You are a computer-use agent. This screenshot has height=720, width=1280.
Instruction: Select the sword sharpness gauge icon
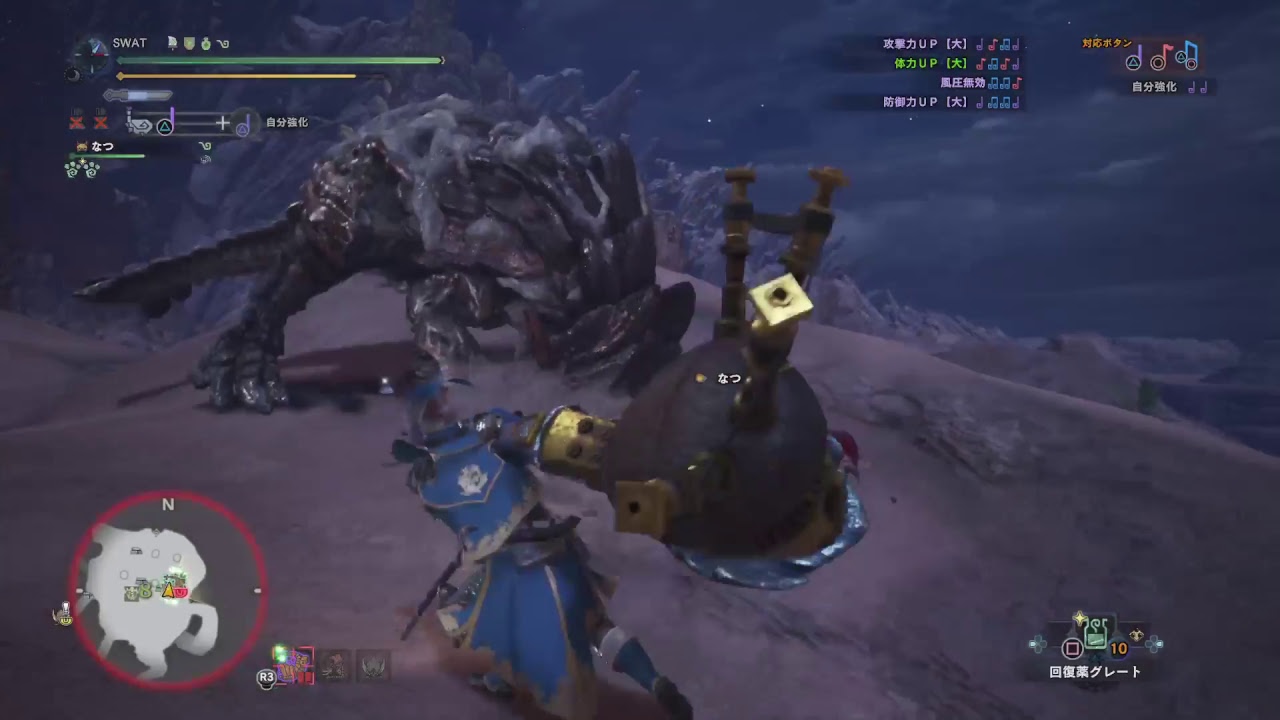[x=137, y=94]
